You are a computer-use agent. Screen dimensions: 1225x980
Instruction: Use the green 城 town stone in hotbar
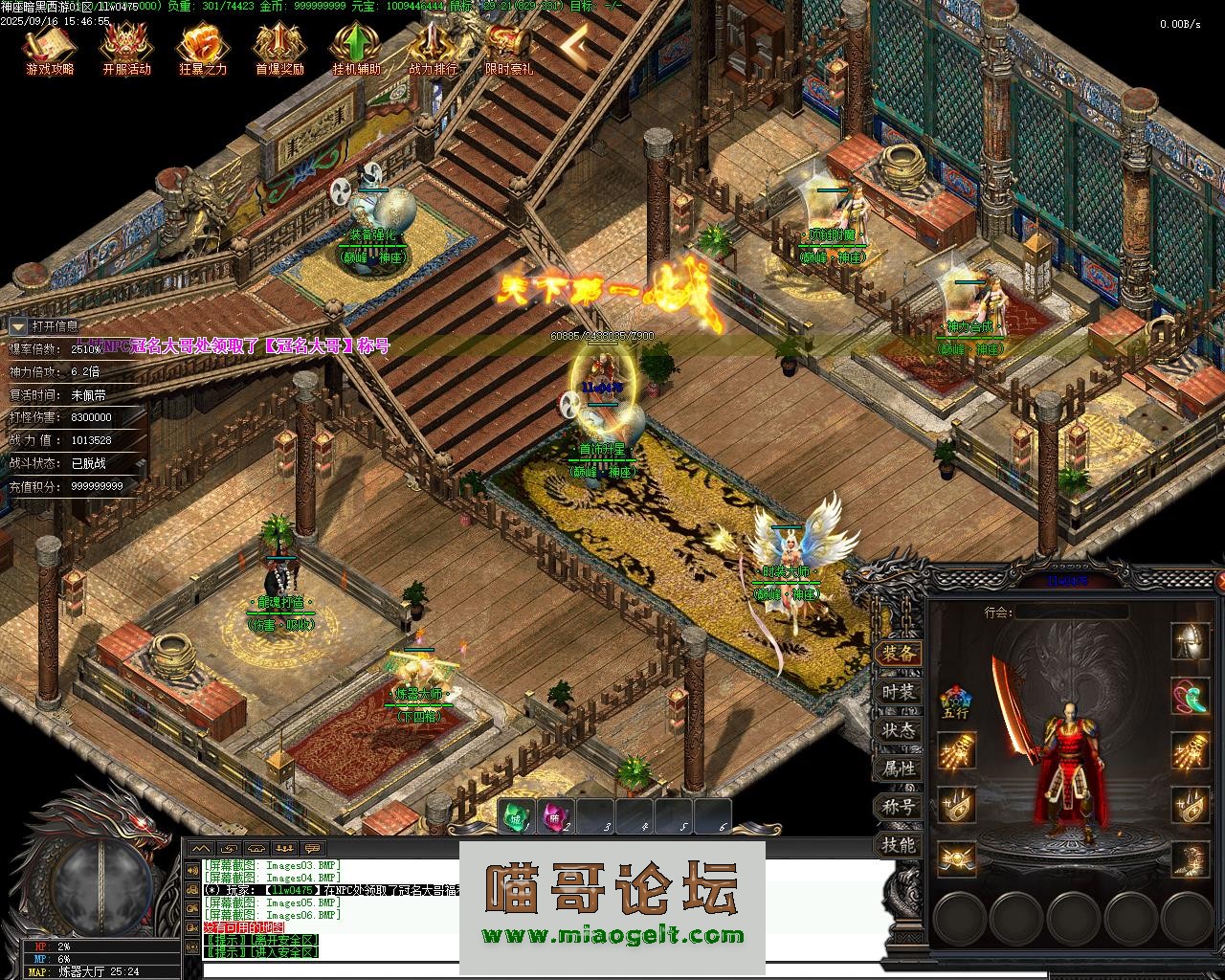pyautogui.click(x=517, y=816)
